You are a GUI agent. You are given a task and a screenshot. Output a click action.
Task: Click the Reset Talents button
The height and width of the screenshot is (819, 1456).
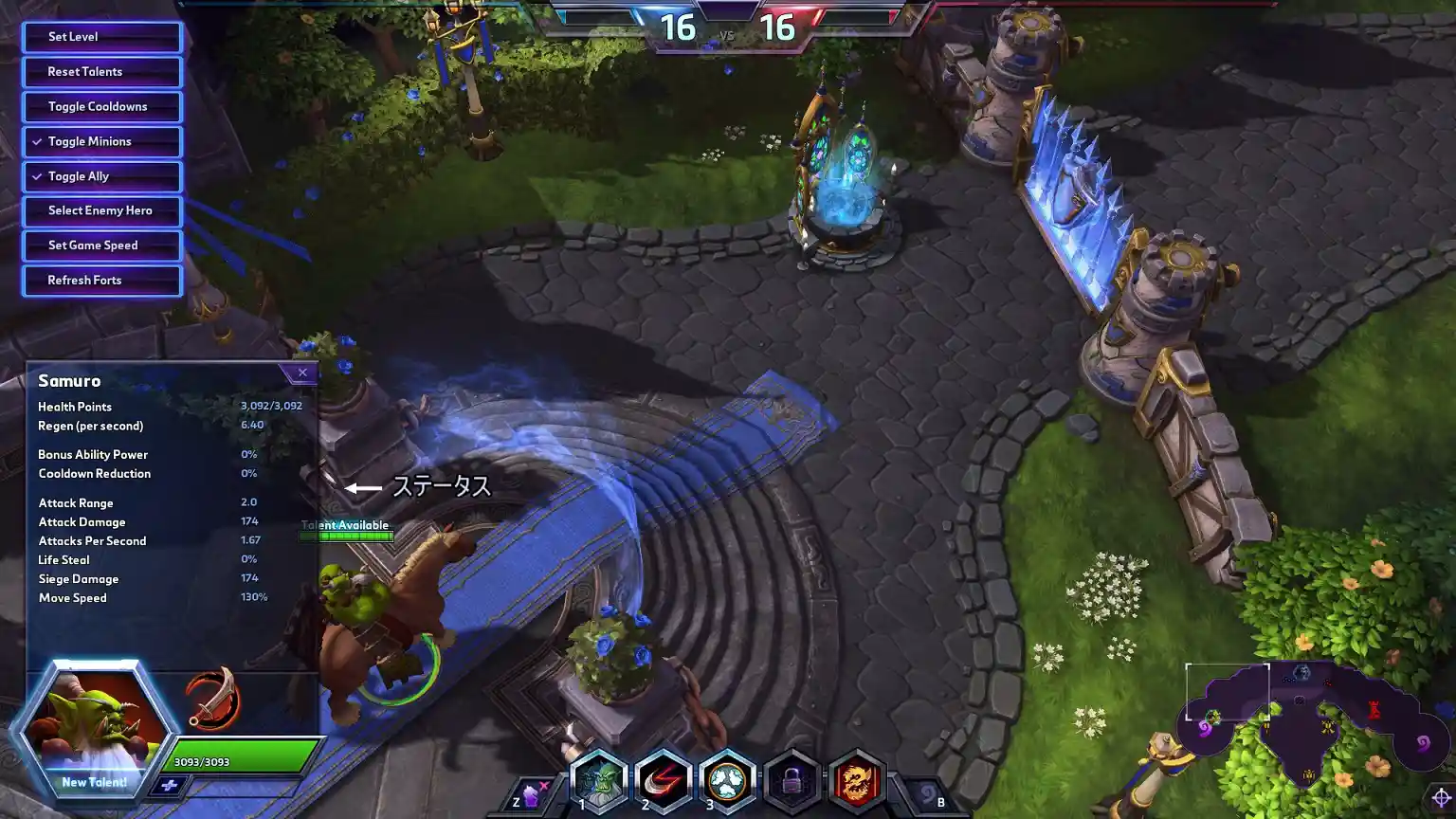pos(102,72)
